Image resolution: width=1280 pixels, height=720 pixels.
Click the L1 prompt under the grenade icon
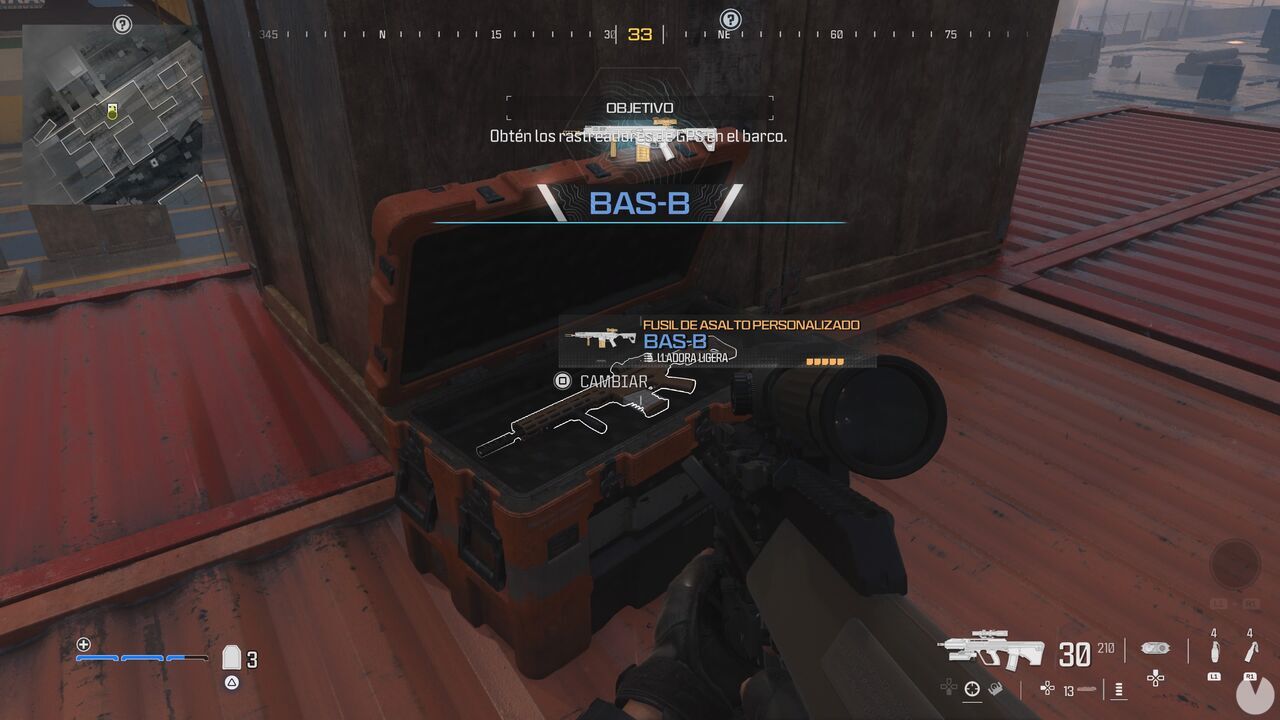[x=1214, y=677]
